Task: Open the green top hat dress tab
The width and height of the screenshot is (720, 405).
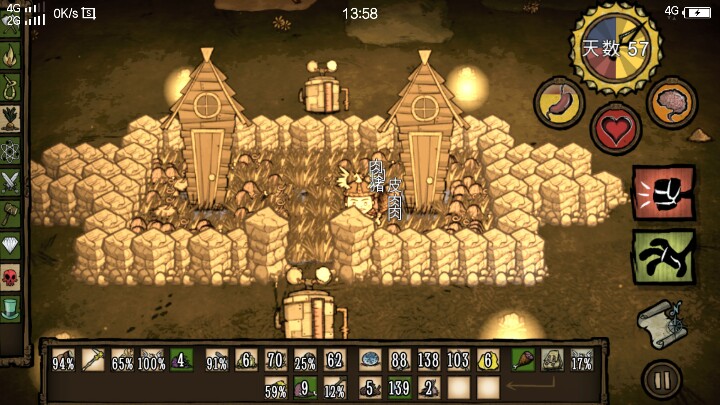Action: point(11,305)
